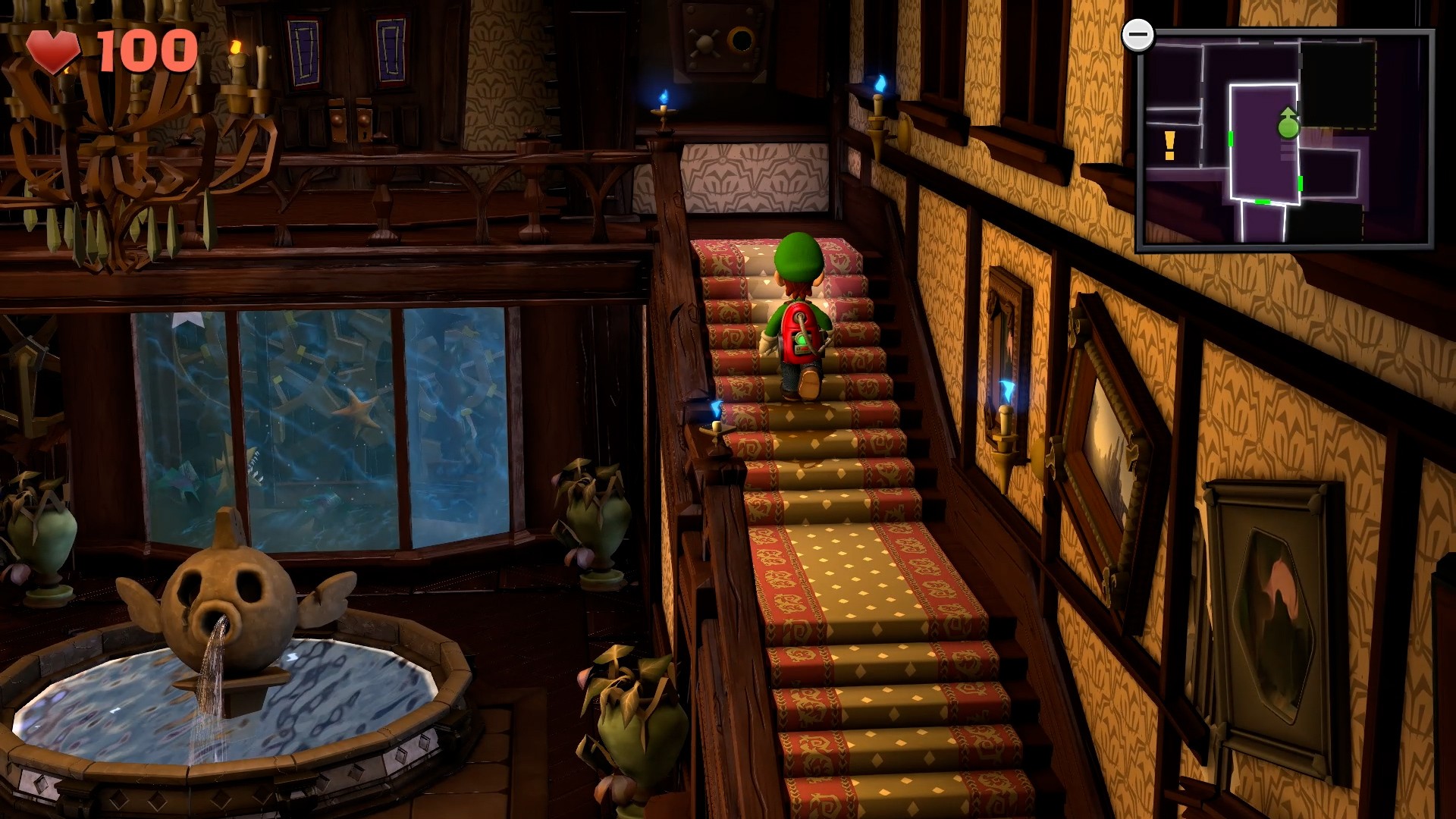Expand the black unexplored room on the minimap

(x=1338, y=83)
